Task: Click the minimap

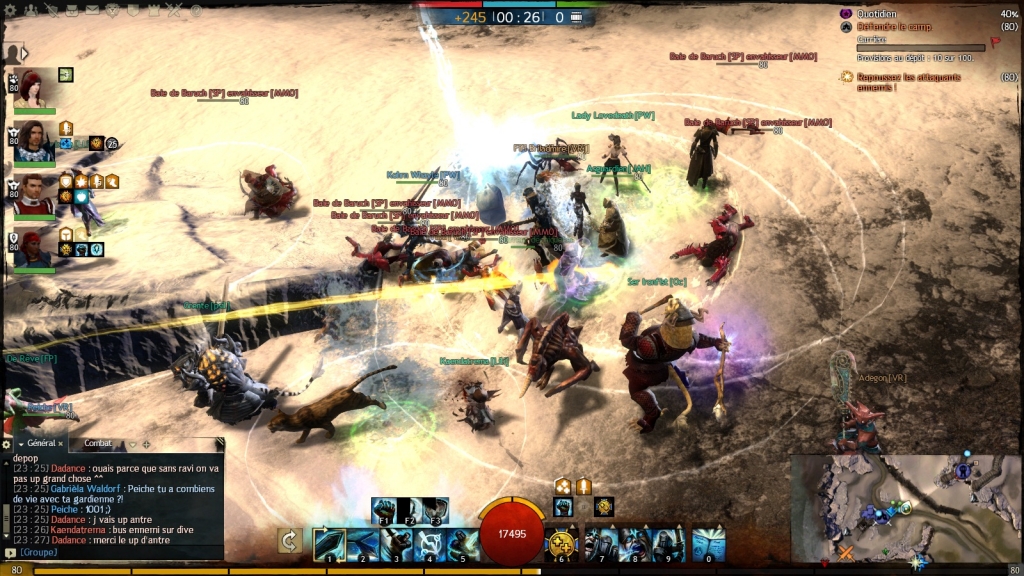Action: tap(905, 508)
